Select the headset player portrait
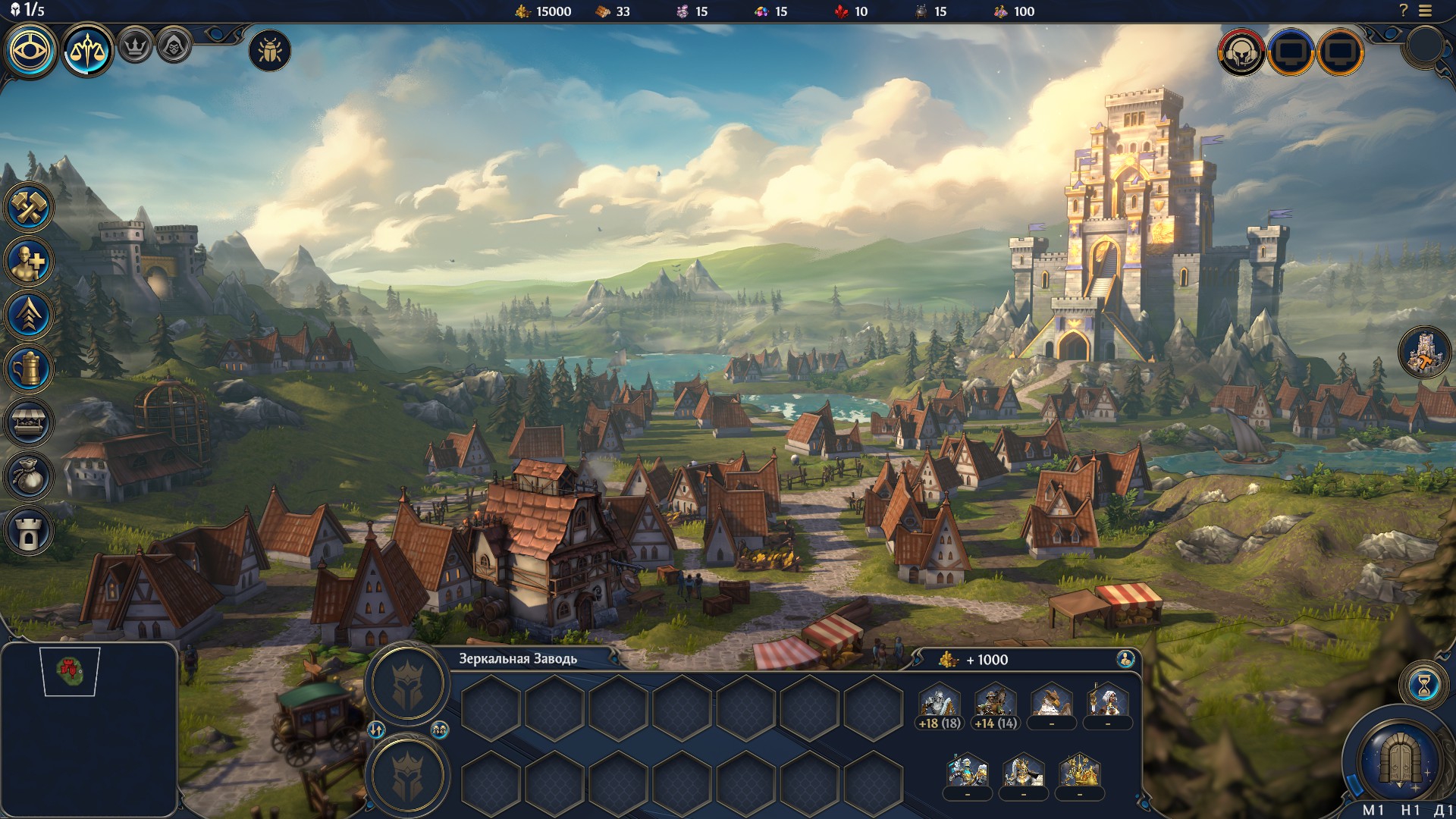The image size is (1456, 819). point(1241,52)
